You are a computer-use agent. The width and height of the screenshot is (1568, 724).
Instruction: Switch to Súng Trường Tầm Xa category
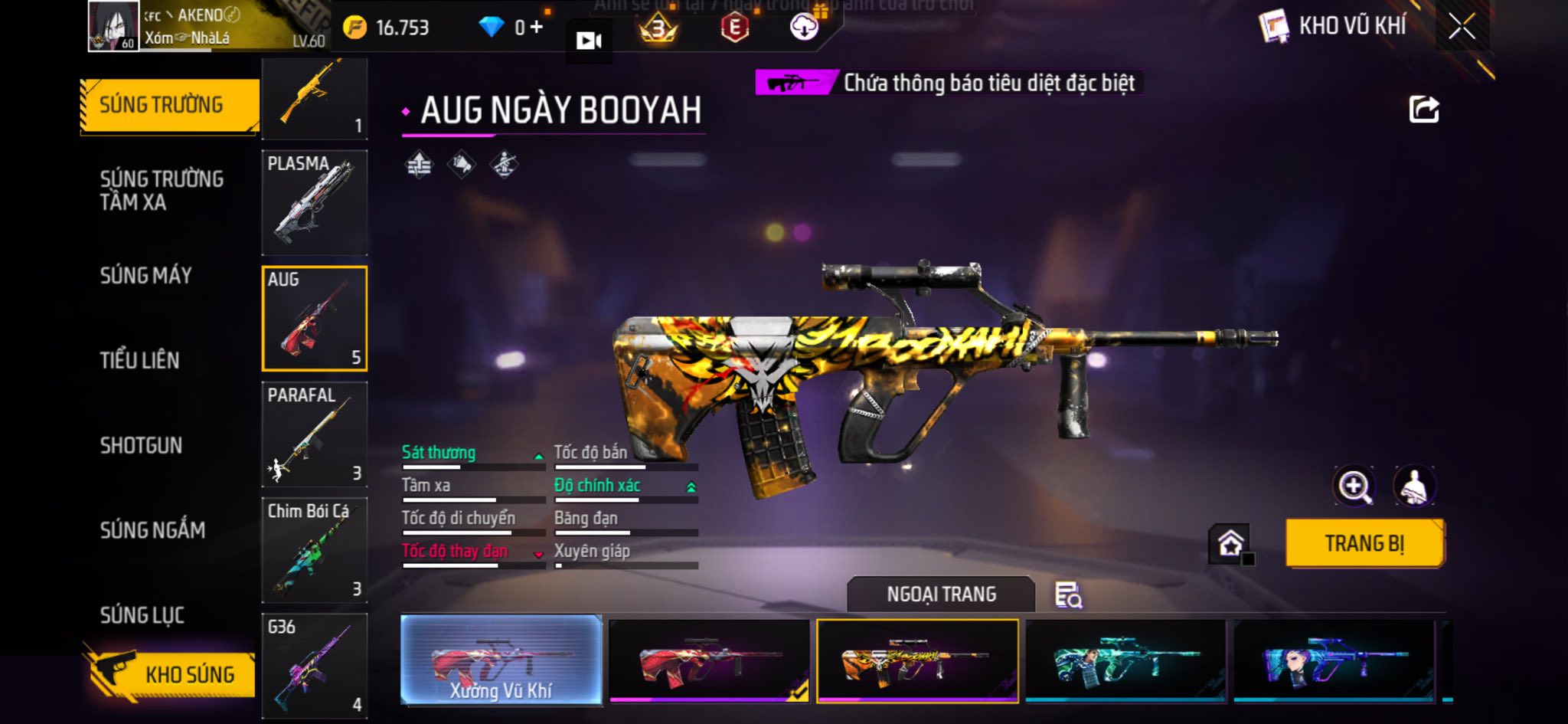[162, 190]
